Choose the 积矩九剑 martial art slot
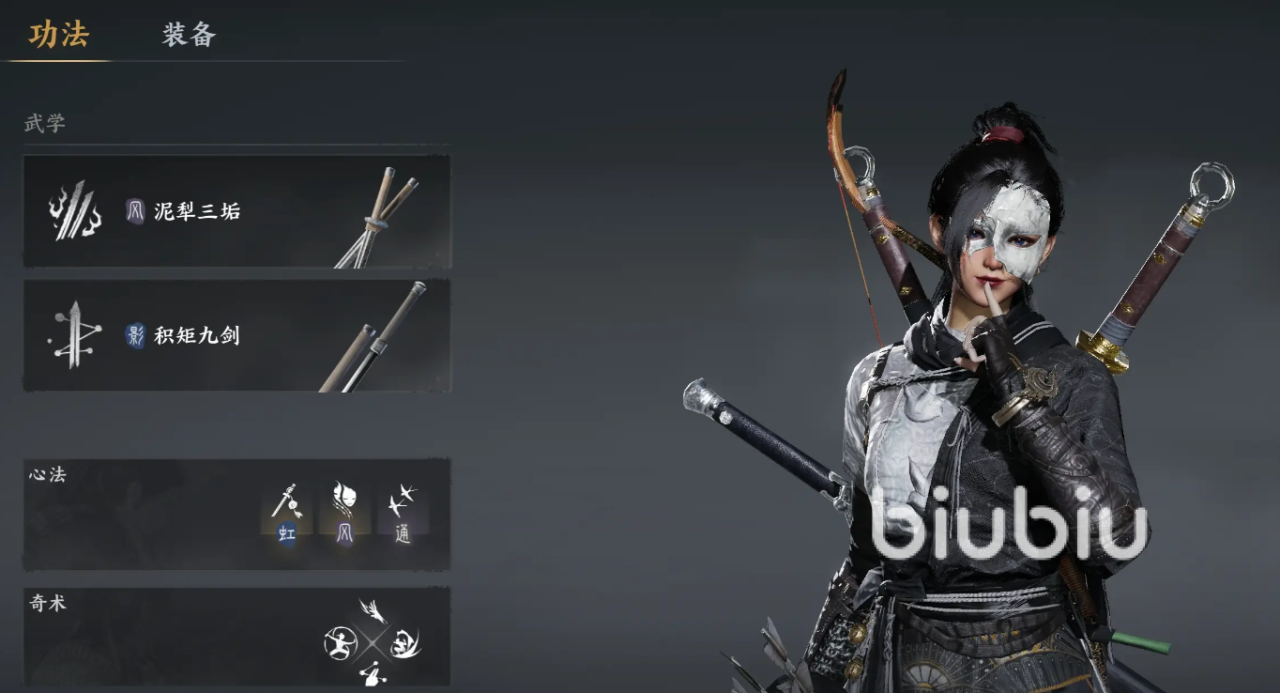 237,335
